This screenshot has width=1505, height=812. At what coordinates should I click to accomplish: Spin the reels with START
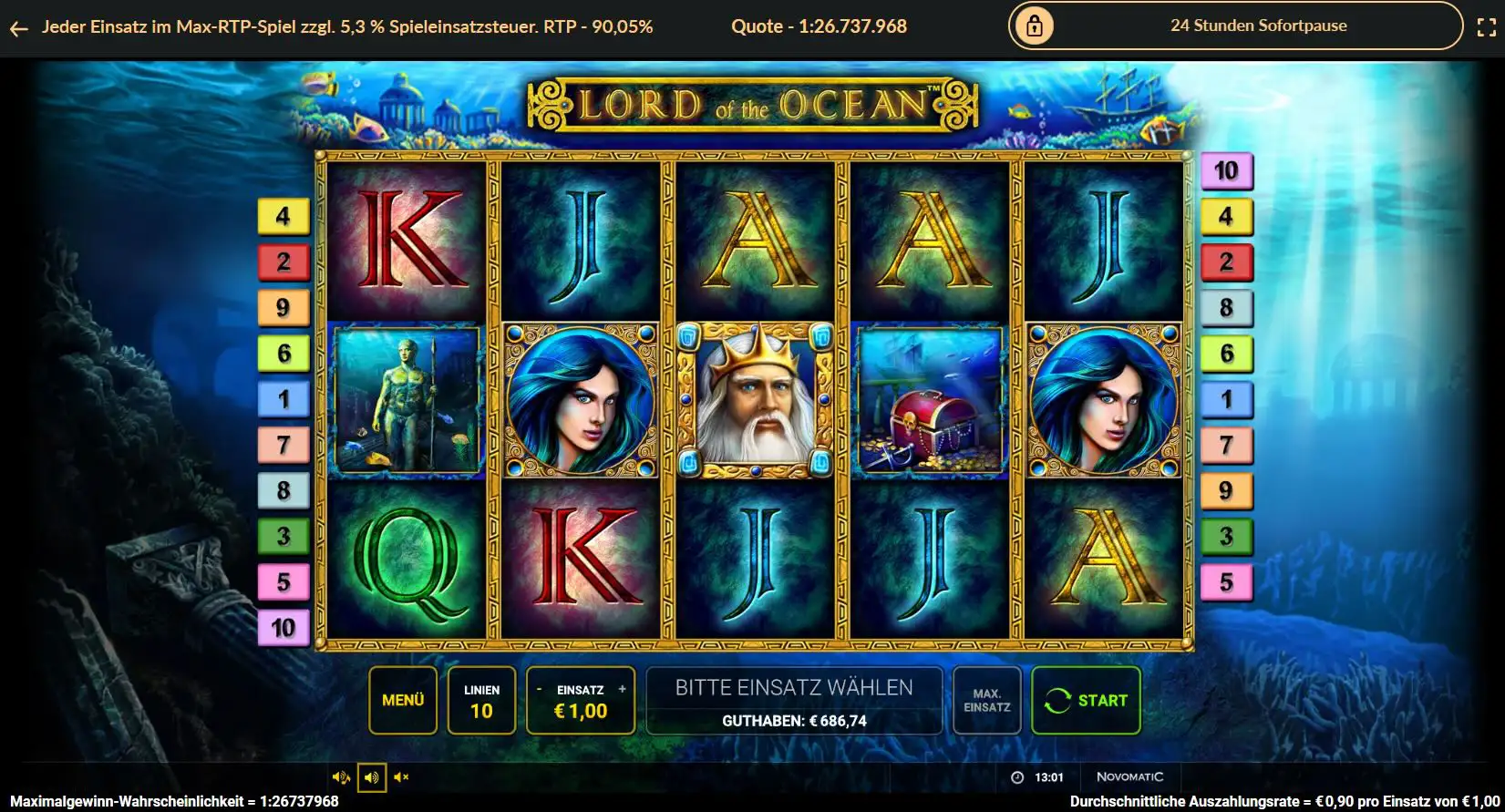point(1086,700)
